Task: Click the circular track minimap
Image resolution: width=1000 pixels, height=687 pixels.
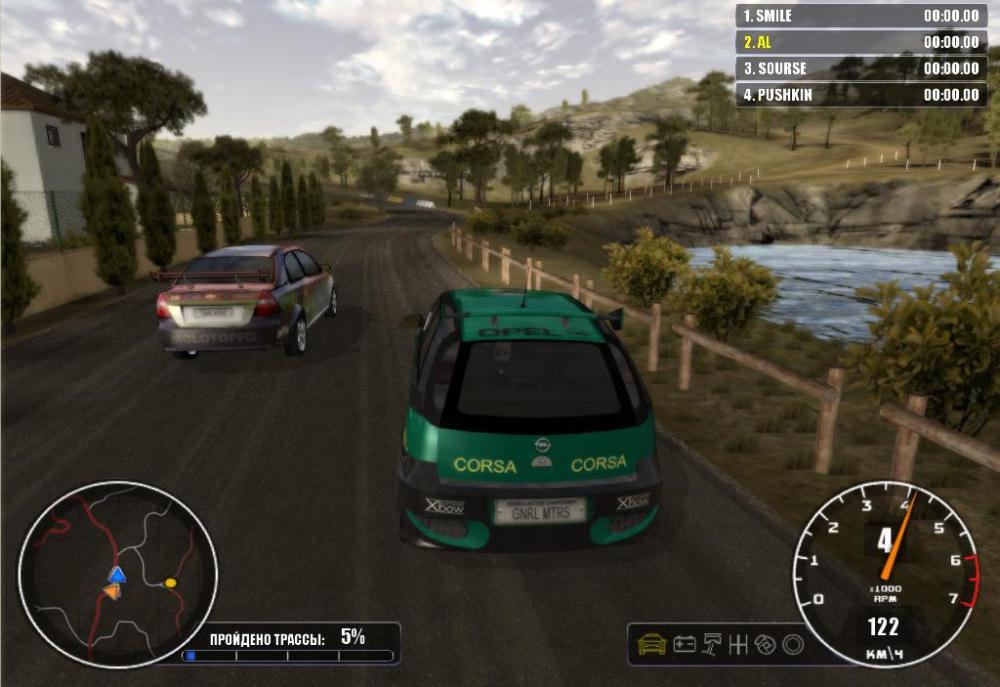Action: [117, 574]
